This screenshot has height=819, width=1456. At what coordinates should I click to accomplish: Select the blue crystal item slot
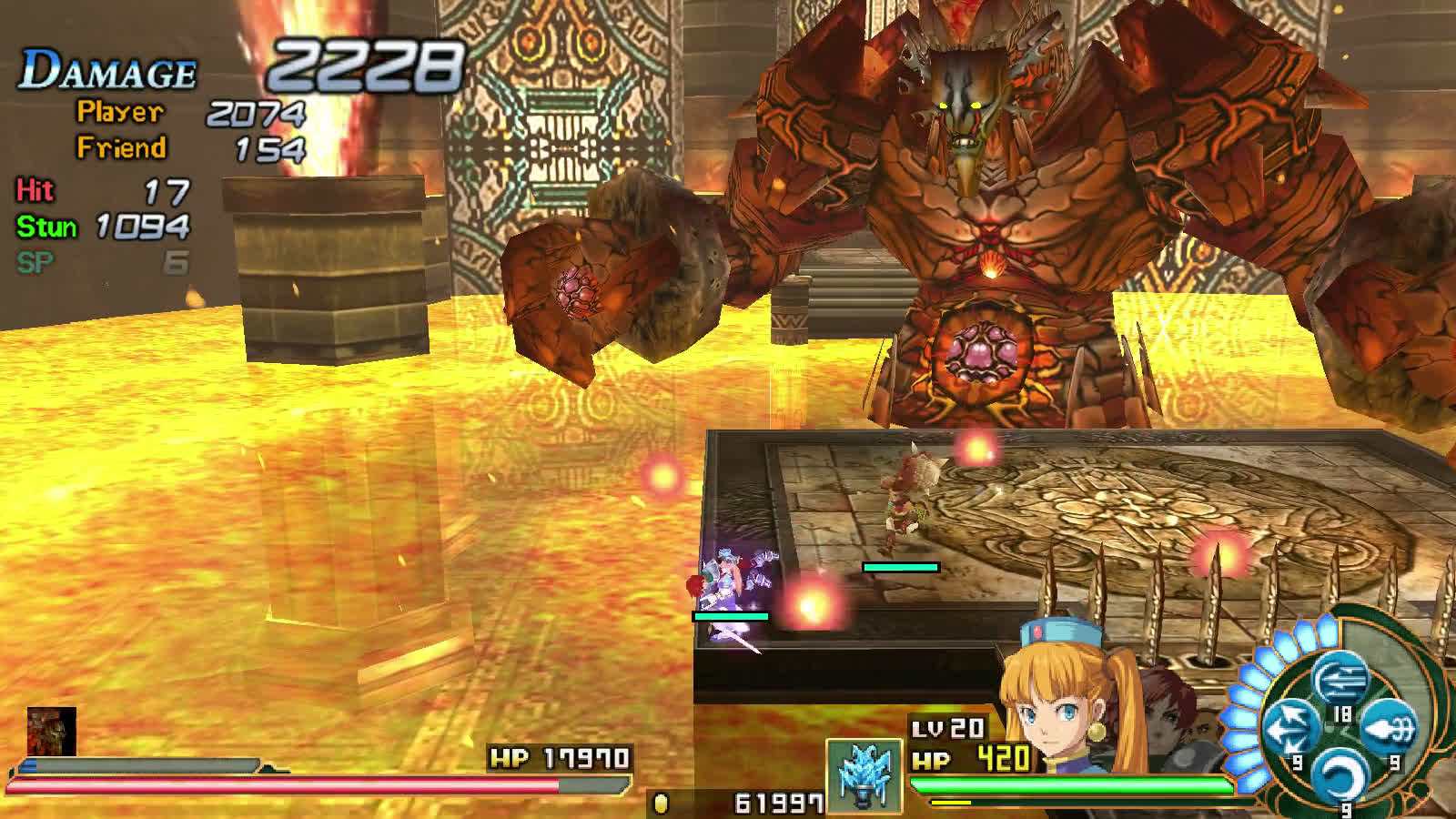click(x=864, y=774)
